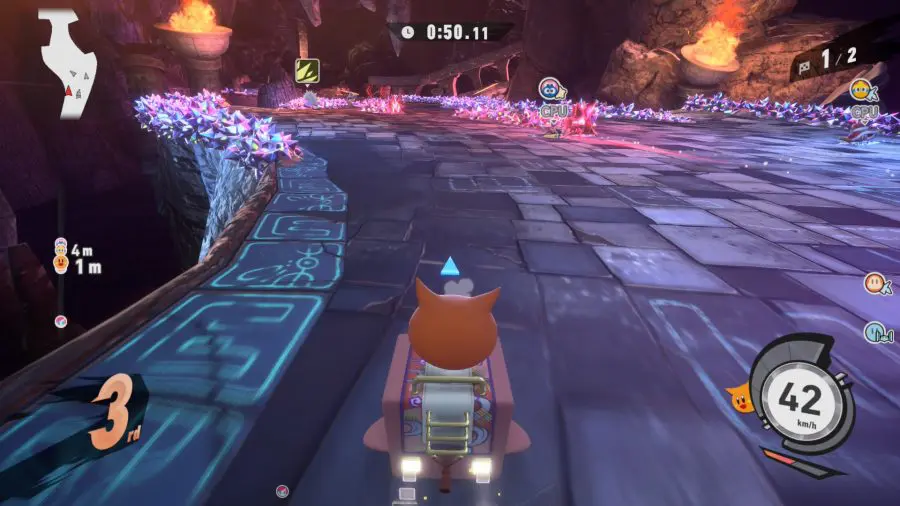
Task: Select the yellow CPU racer marker
Action: (x=860, y=91)
